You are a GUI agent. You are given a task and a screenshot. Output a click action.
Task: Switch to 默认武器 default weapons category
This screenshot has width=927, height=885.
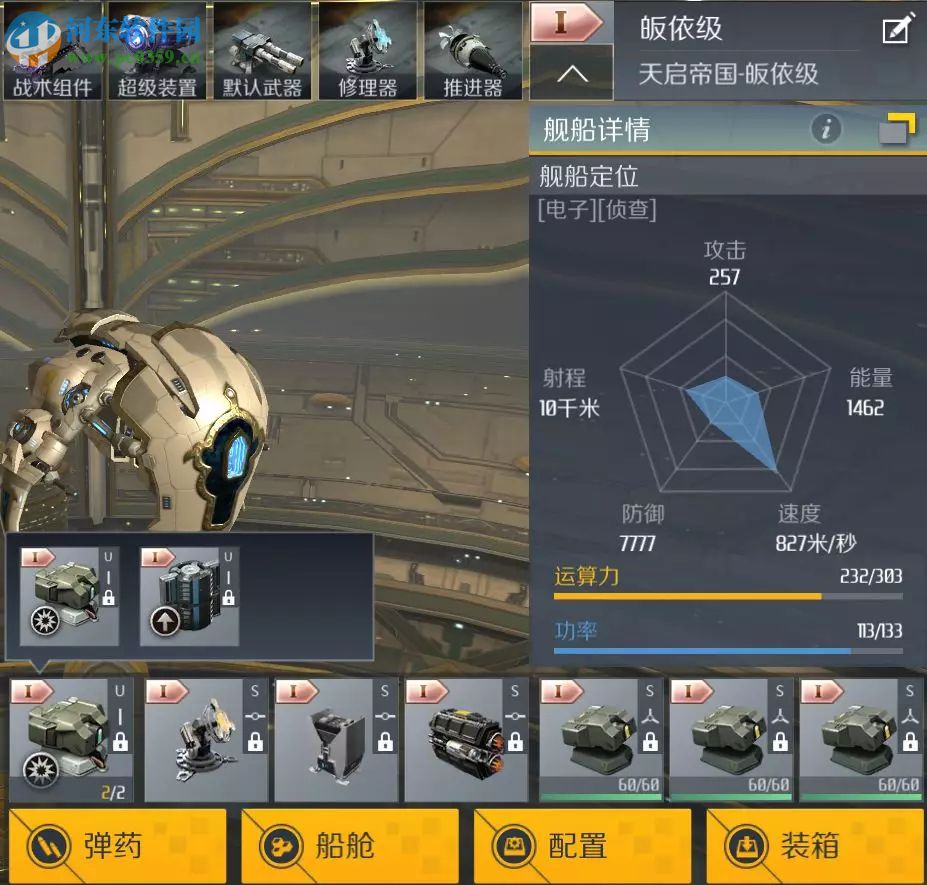[262, 51]
